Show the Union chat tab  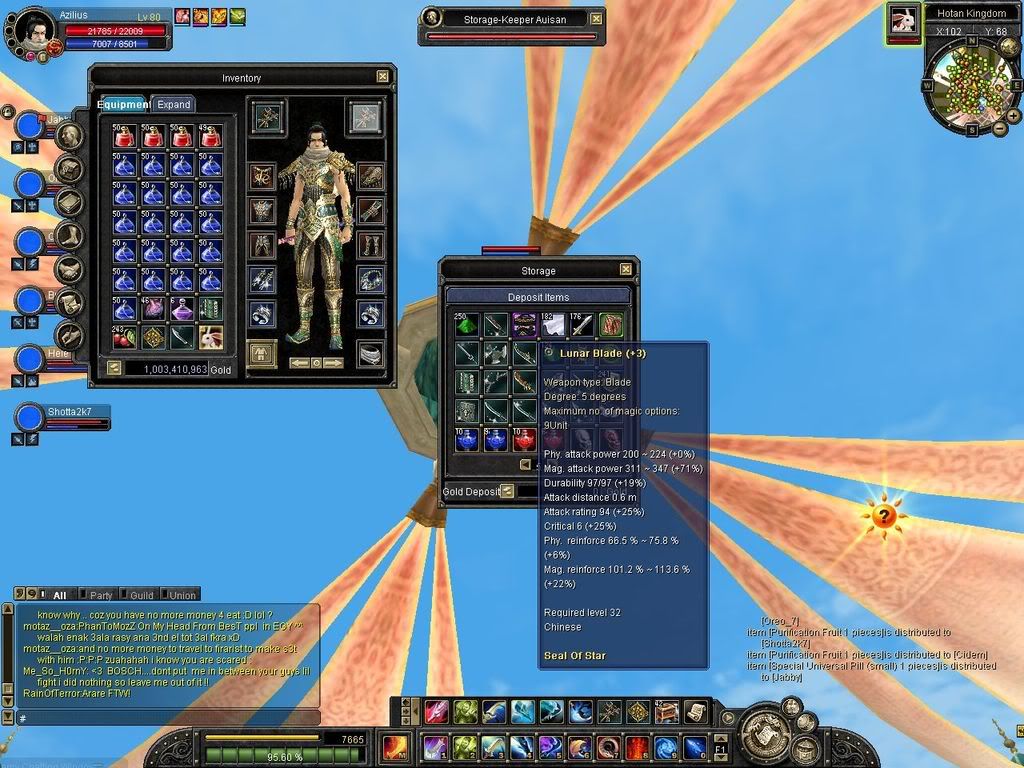[x=182, y=595]
